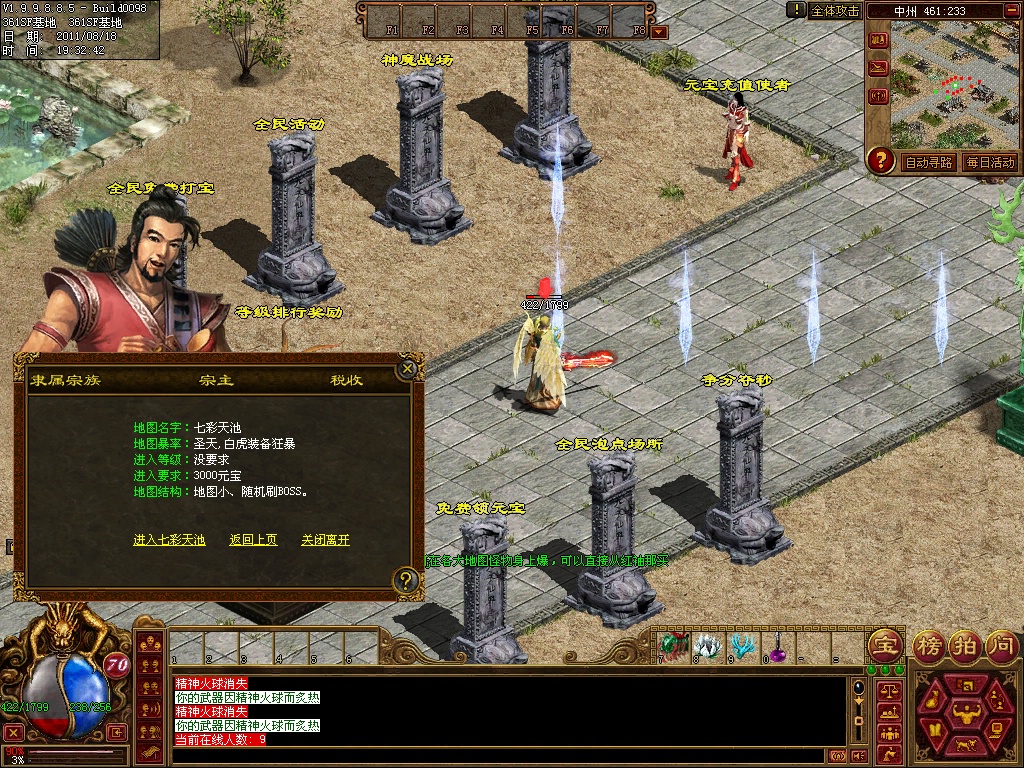
Task: Enter the 七彩天池 map via dialog link
Action: coord(169,540)
